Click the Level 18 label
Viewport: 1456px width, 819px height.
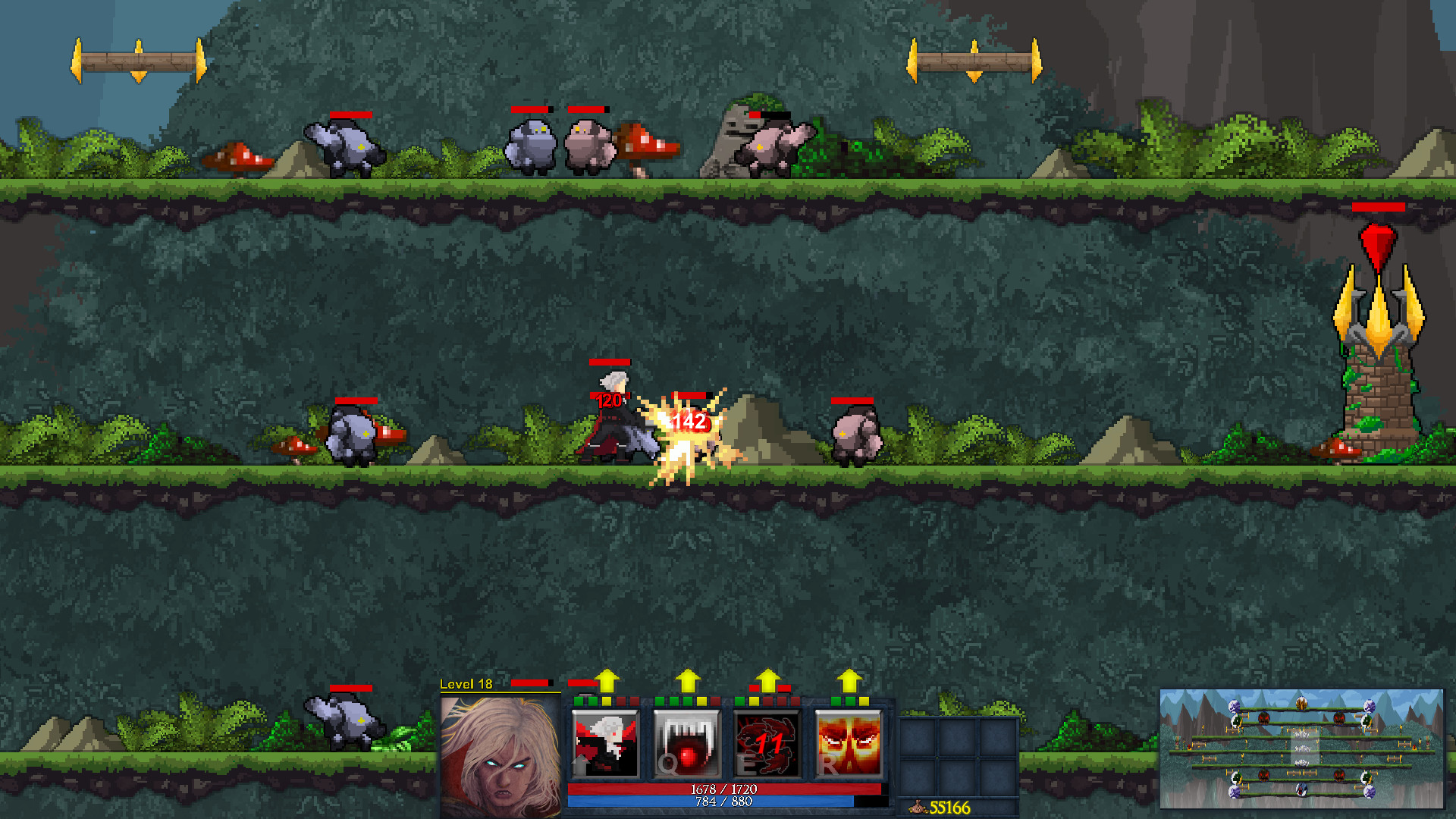click(466, 683)
